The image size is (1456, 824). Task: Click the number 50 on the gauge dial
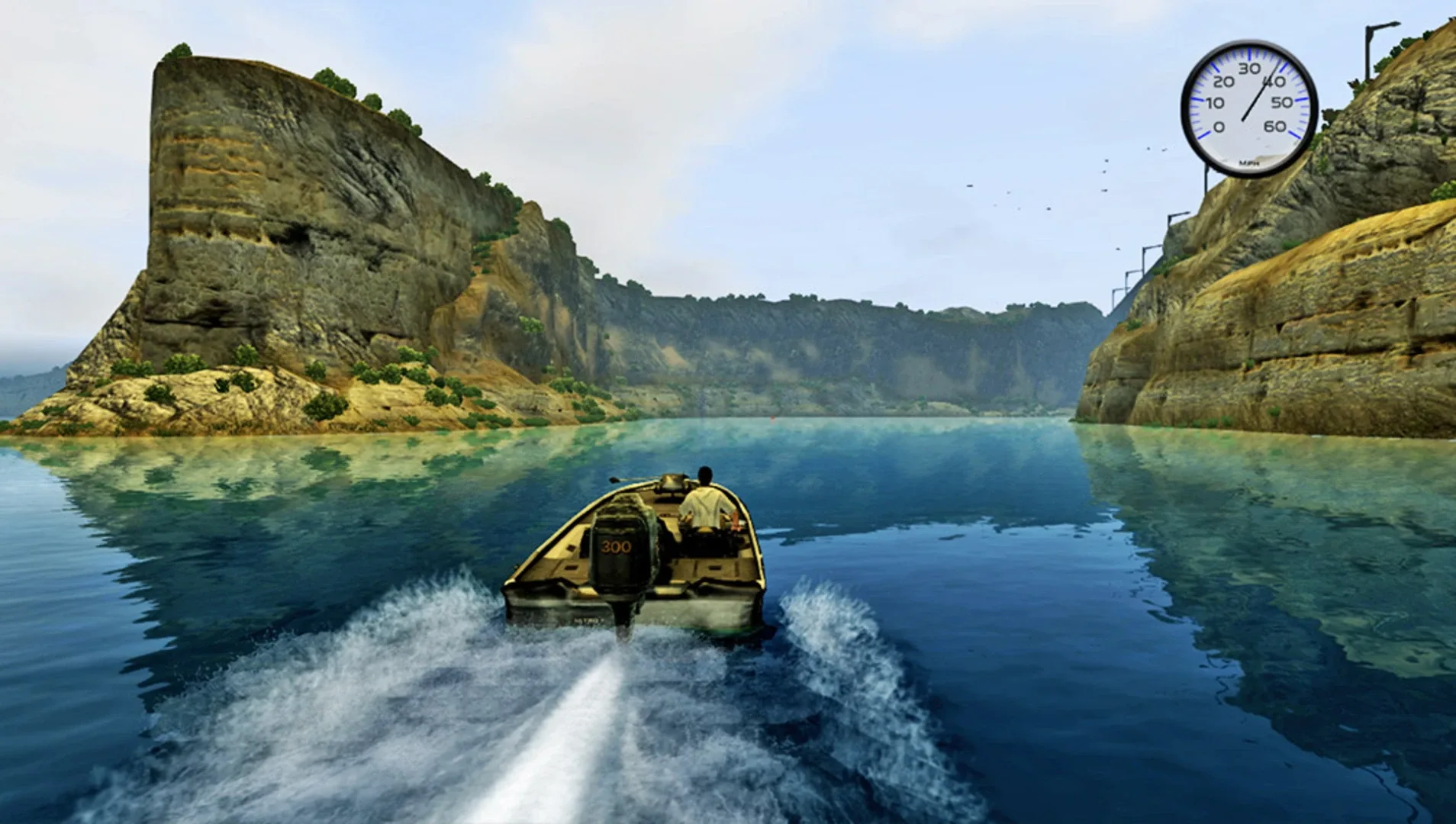click(1280, 102)
